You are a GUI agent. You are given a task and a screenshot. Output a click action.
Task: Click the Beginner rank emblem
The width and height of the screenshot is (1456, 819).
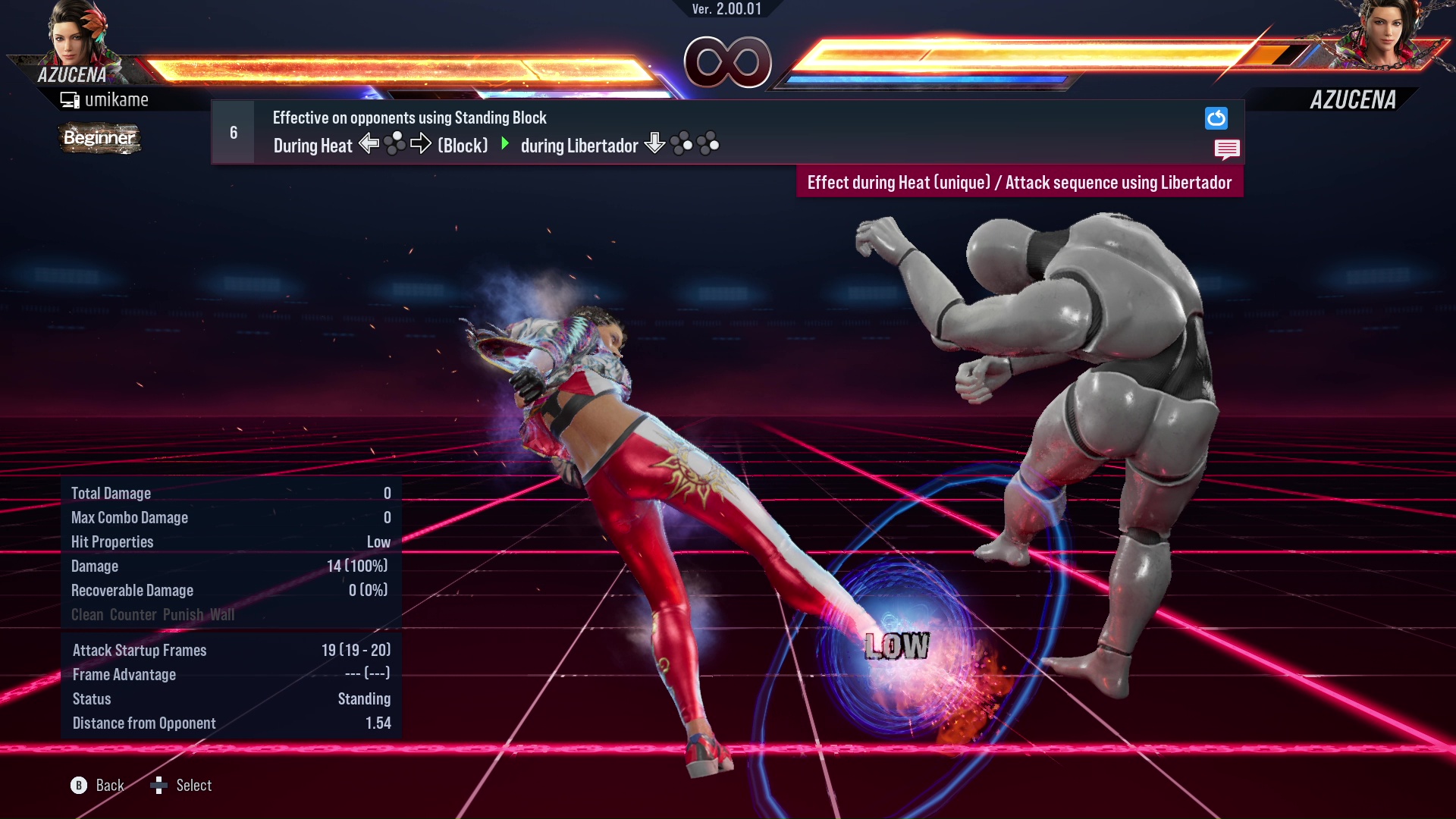click(x=99, y=138)
